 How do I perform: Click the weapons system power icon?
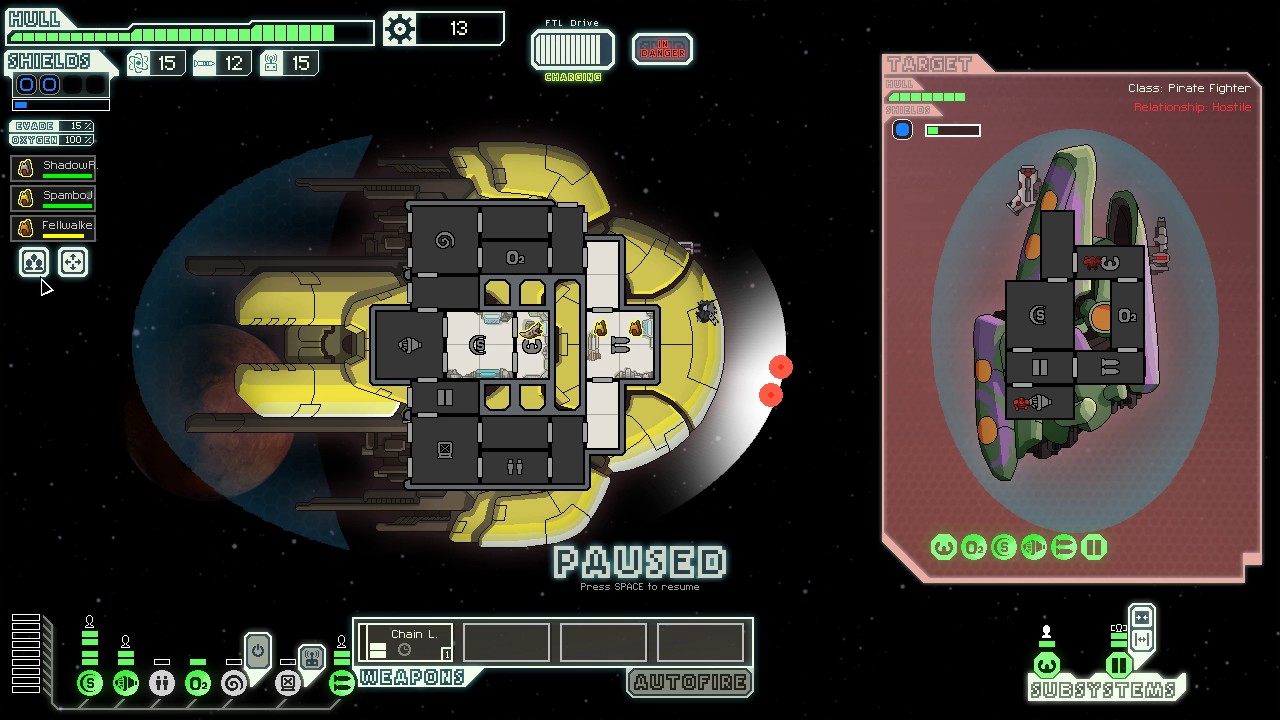(x=342, y=683)
